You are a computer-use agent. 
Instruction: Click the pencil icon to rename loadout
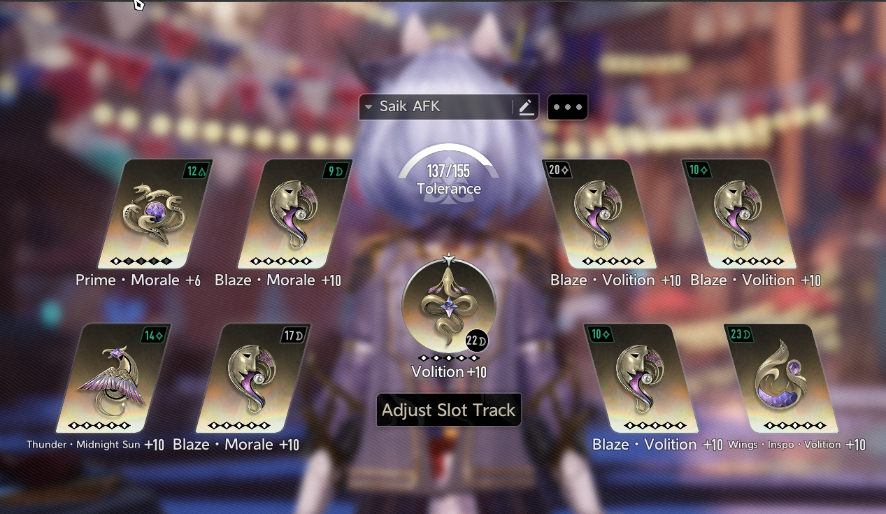click(x=526, y=107)
